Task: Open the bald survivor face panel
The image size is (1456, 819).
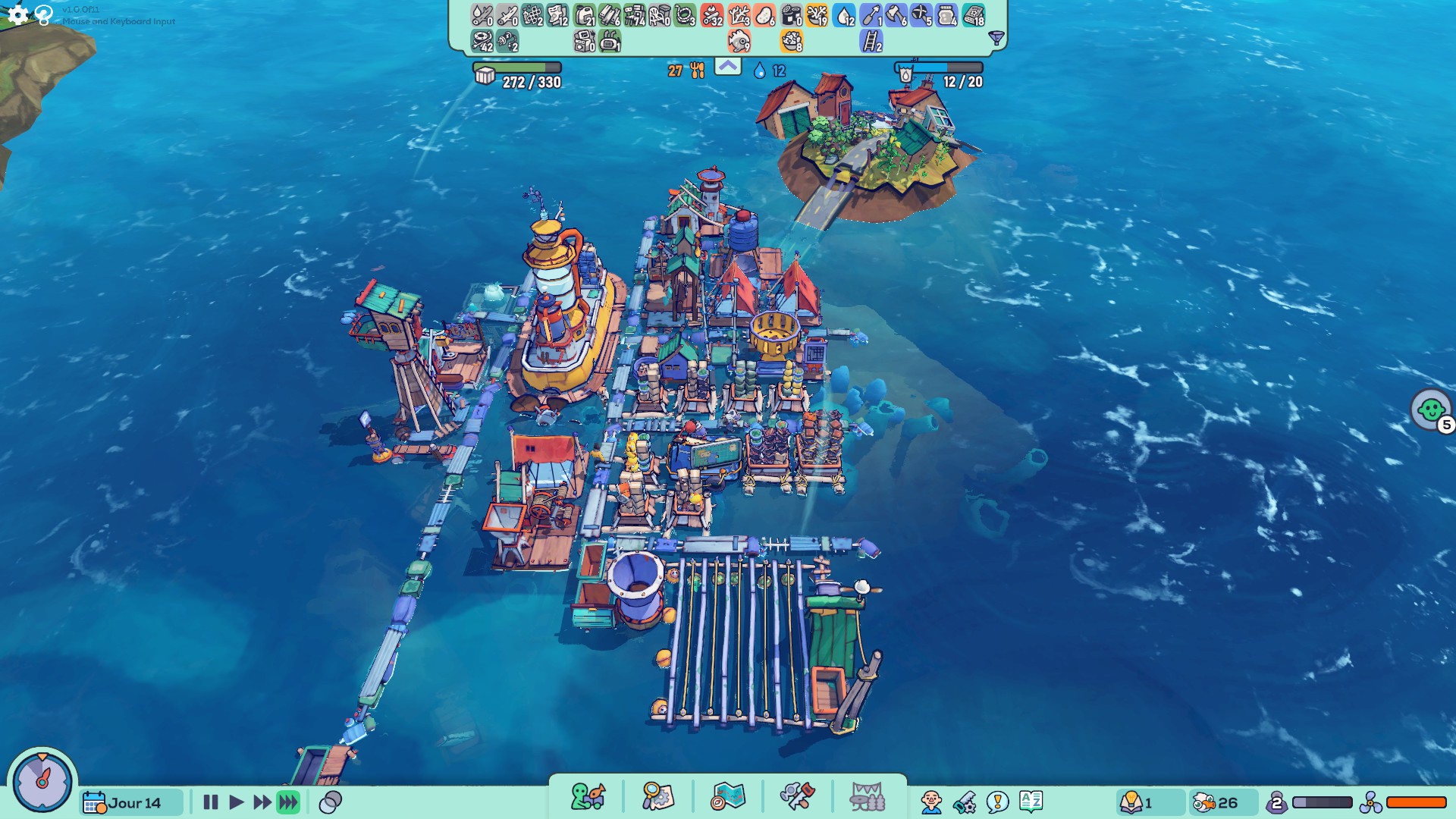Action: 931,802
